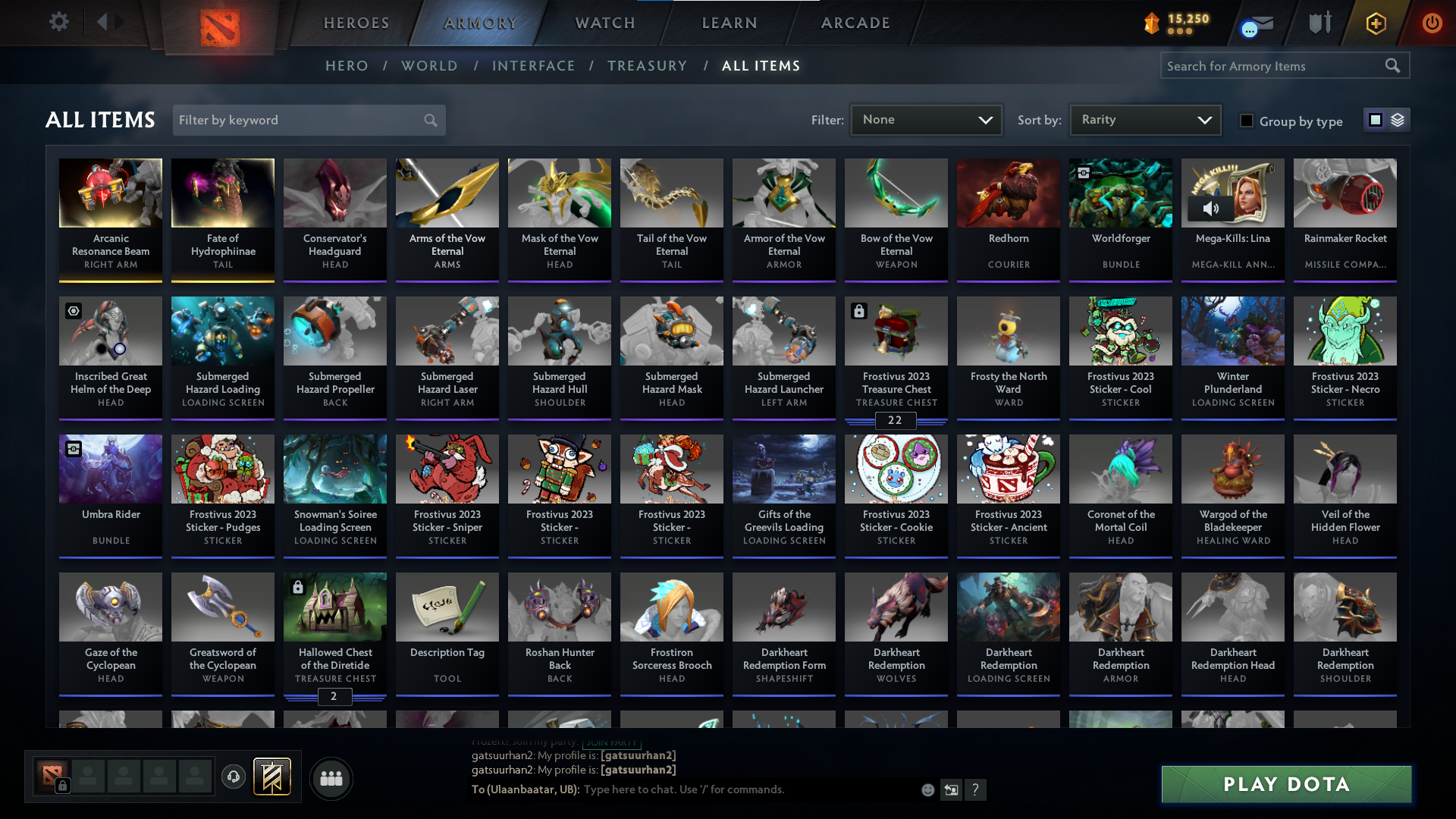
Task: Open the Sort by Rarity dropdown
Action: coord(1144,119)
